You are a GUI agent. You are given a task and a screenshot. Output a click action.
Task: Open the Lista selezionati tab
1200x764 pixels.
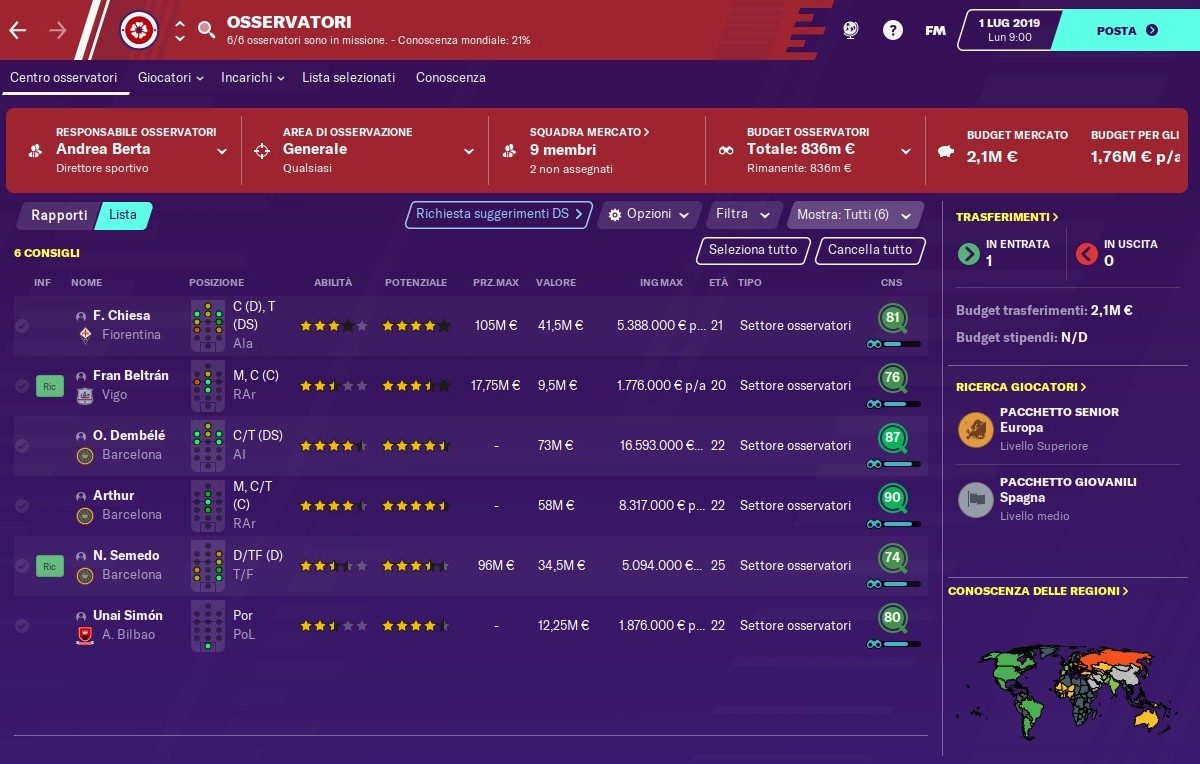(348, 77)
